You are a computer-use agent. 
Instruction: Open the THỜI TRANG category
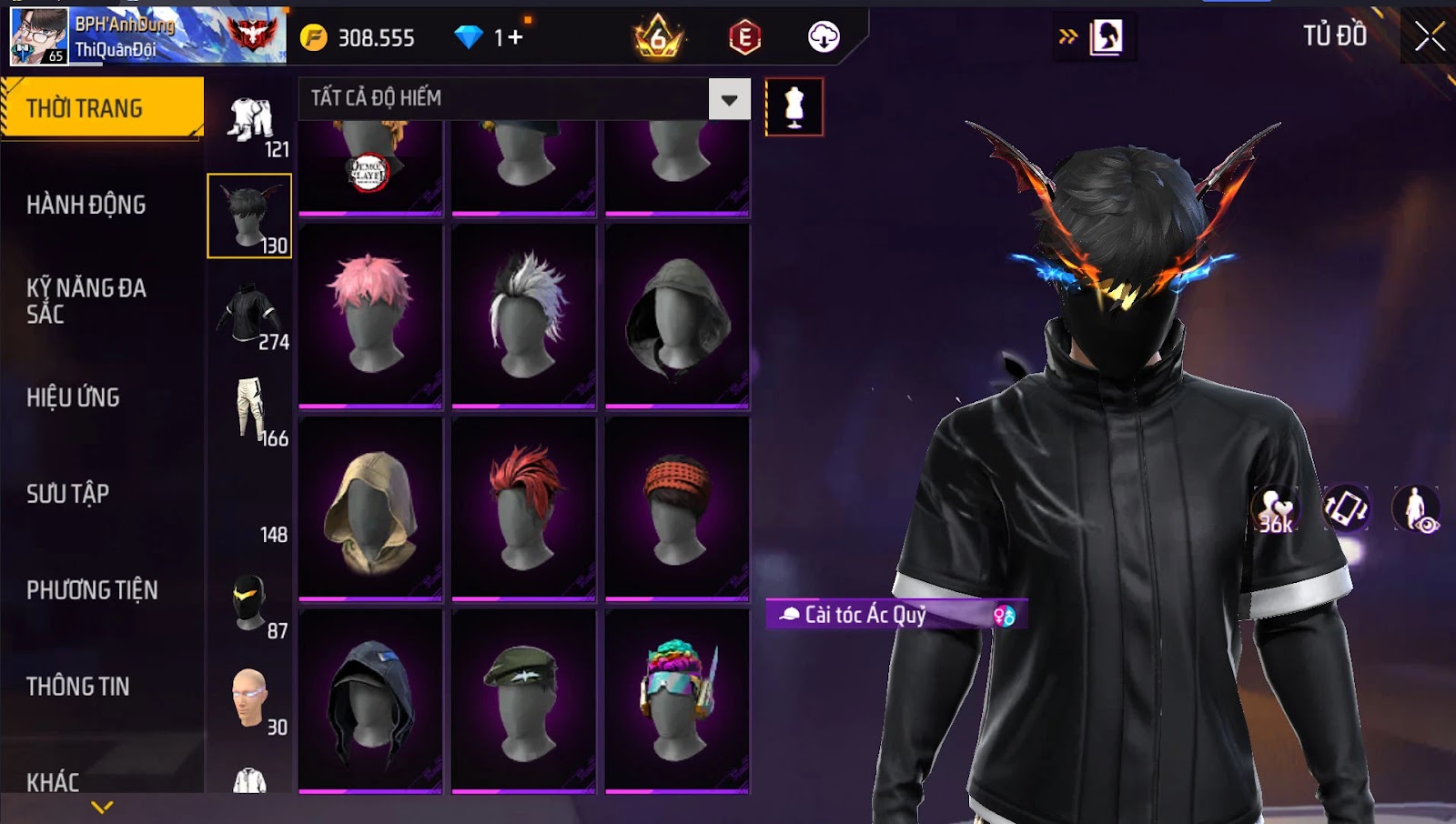[x=101, y=108]
